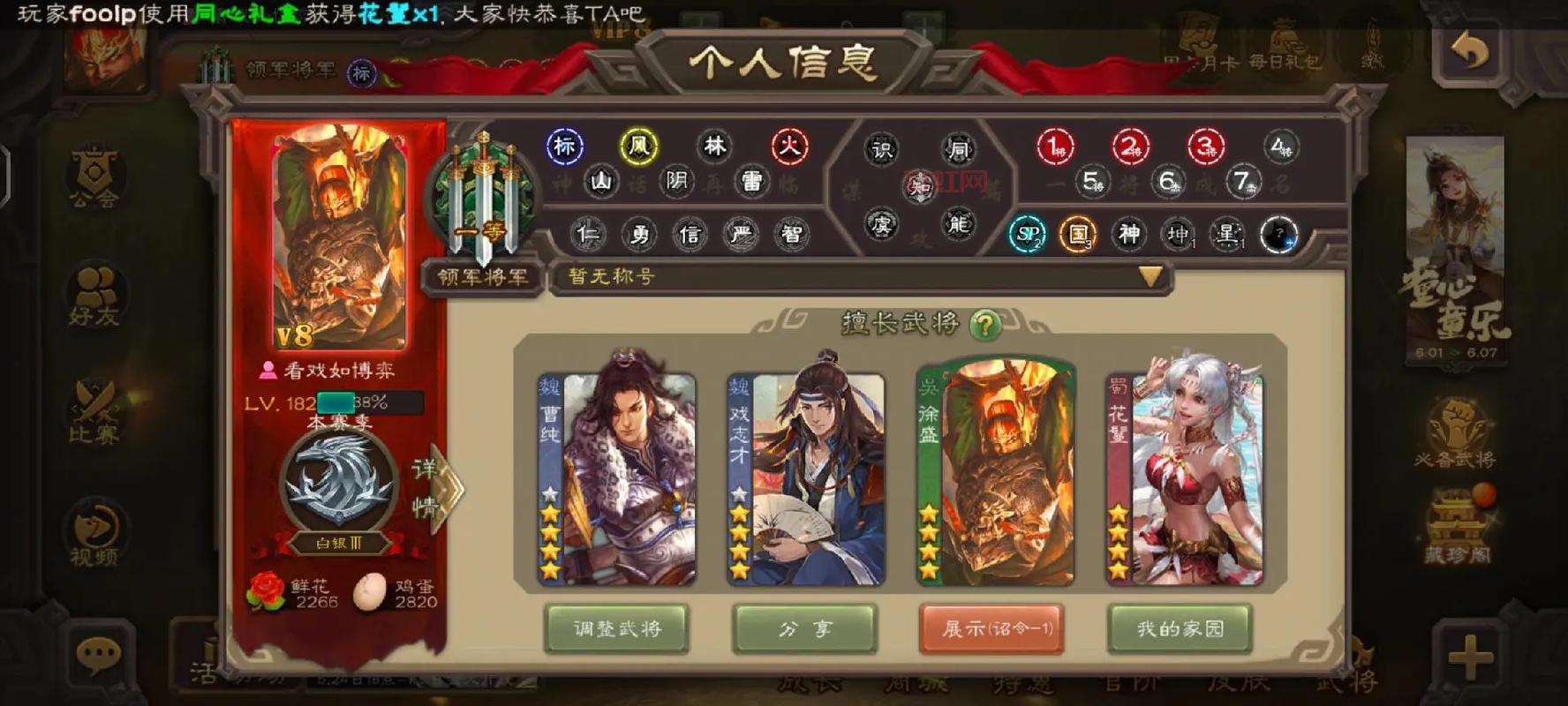Enable the 凤 filter tag
This screenshot has height=706, width=1568.
point(639,146)
